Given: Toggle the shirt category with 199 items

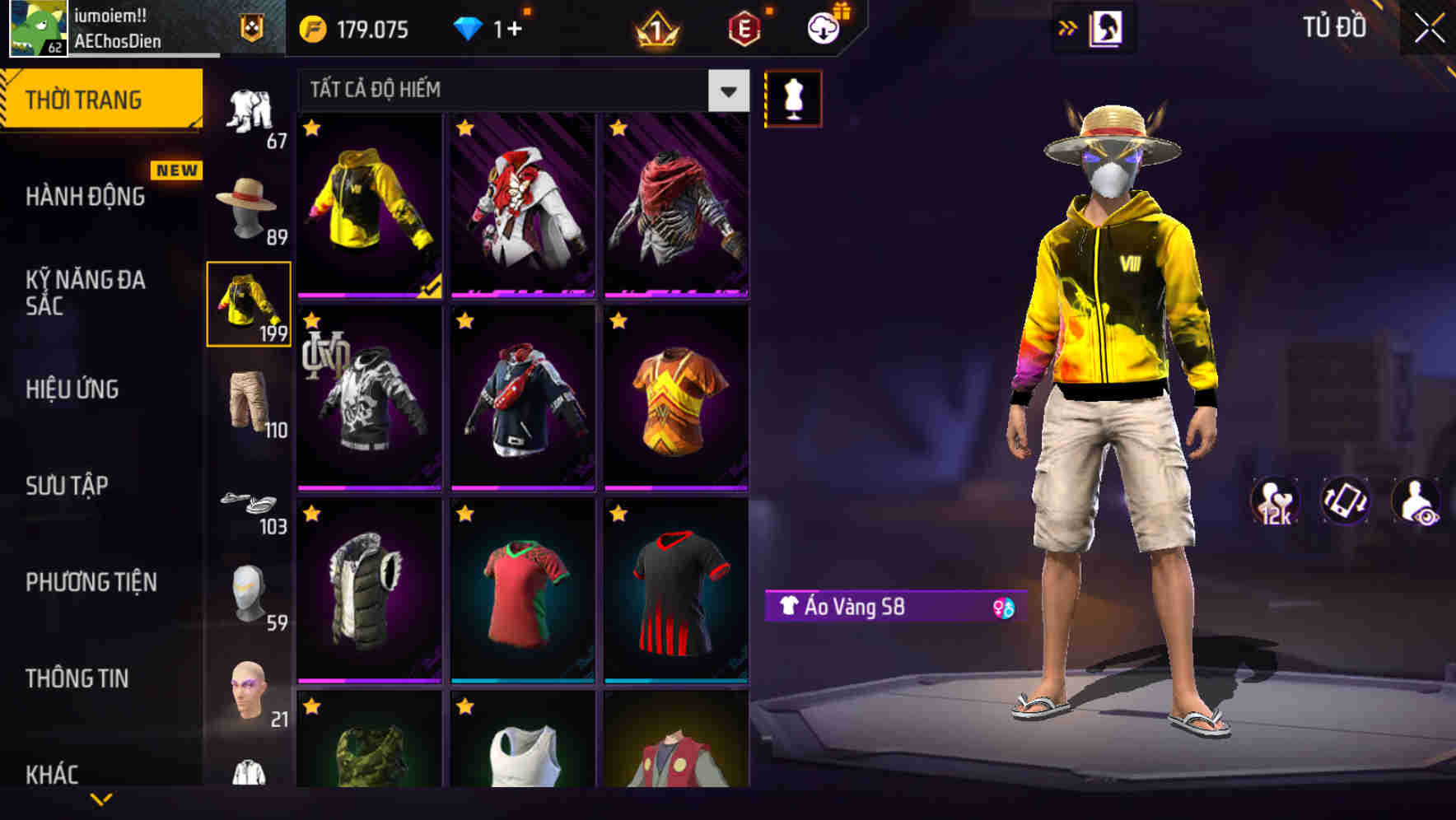Looking at the screenshot, I should (248, 305).
